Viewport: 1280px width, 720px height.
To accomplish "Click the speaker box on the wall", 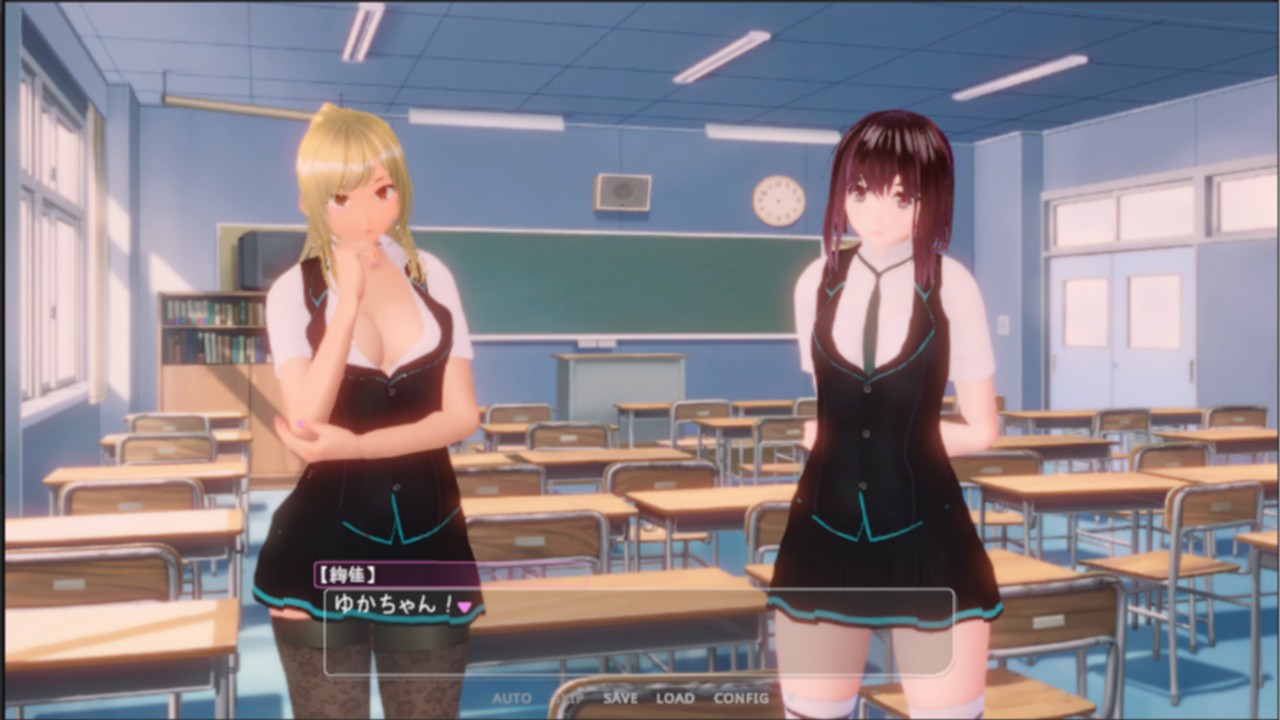I will point(620,192).
